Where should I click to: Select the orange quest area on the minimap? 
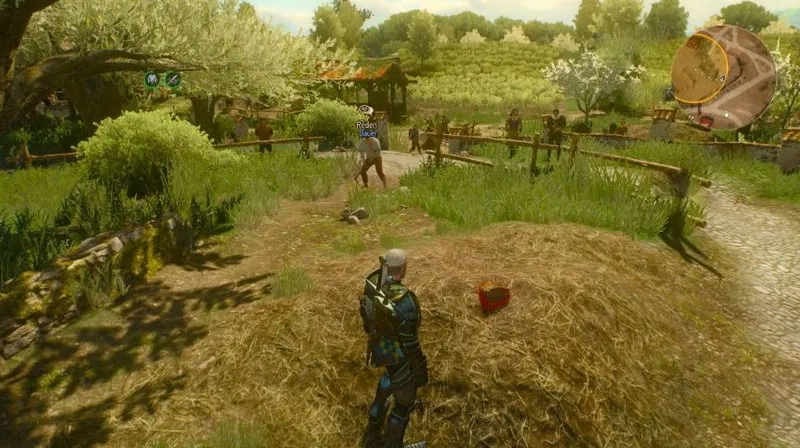click(699, 68)
